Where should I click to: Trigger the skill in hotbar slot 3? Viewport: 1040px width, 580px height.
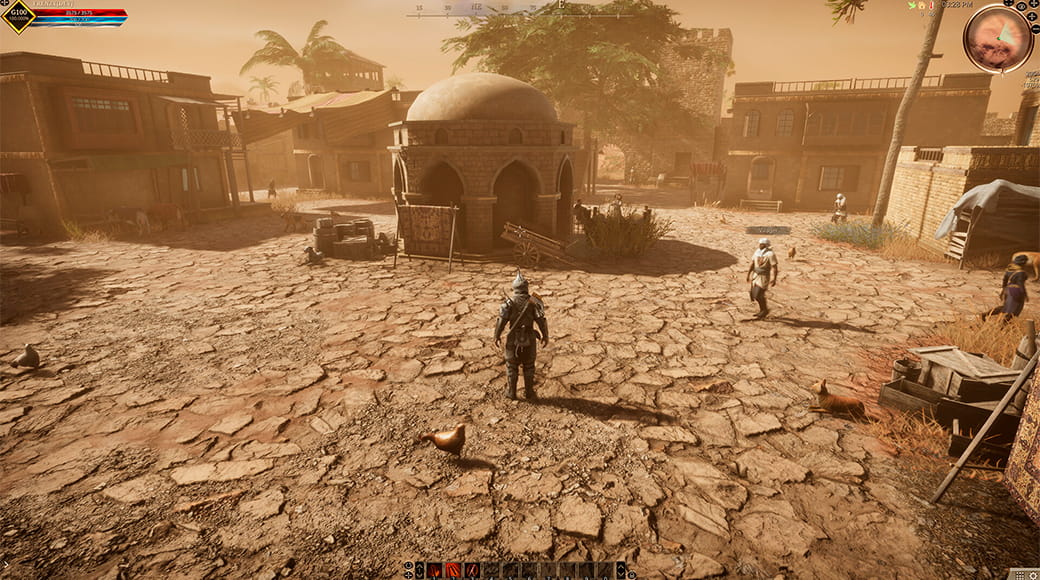472,570
